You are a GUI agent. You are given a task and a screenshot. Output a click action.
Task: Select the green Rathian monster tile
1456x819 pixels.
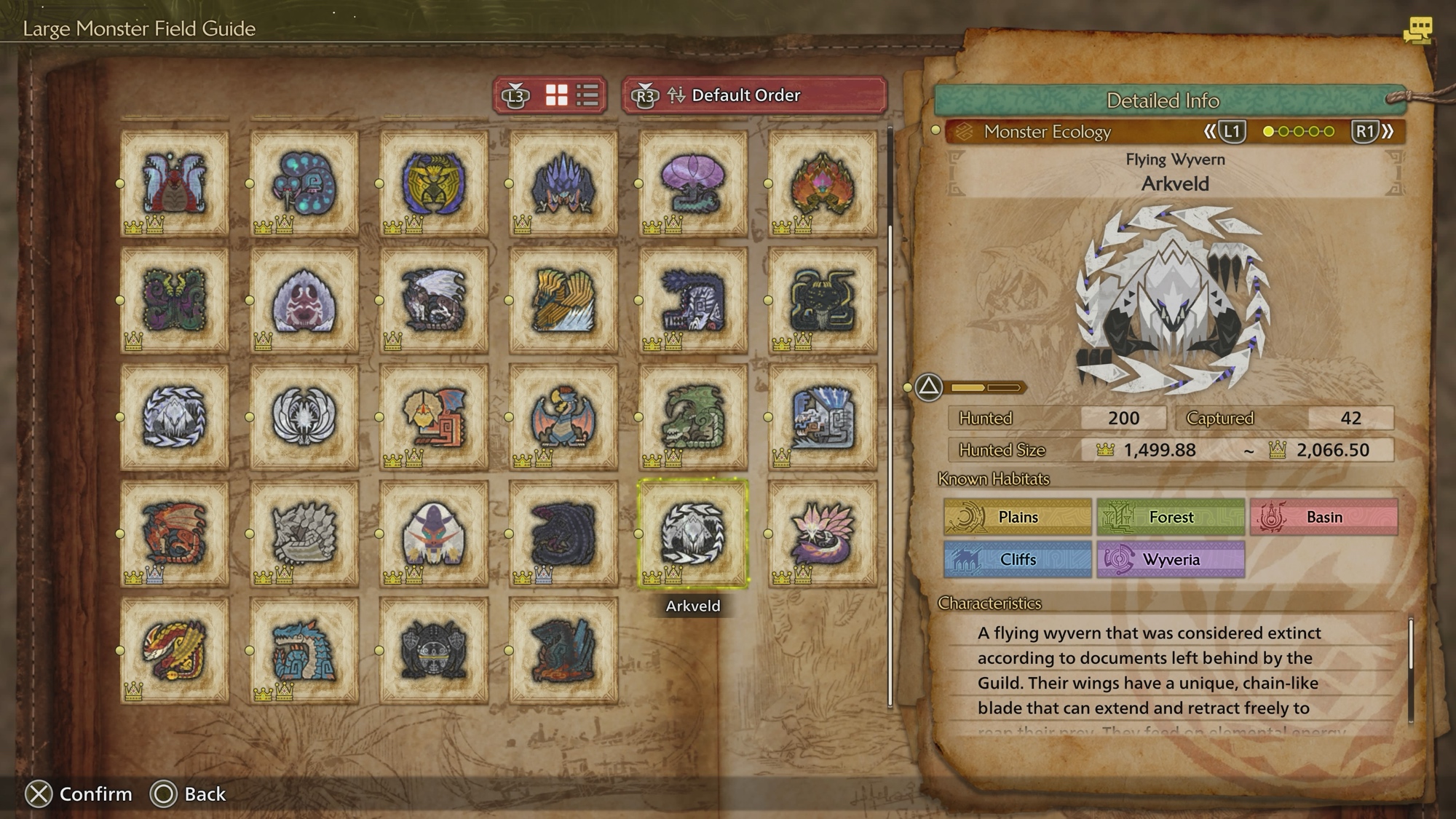coord(692,416)
